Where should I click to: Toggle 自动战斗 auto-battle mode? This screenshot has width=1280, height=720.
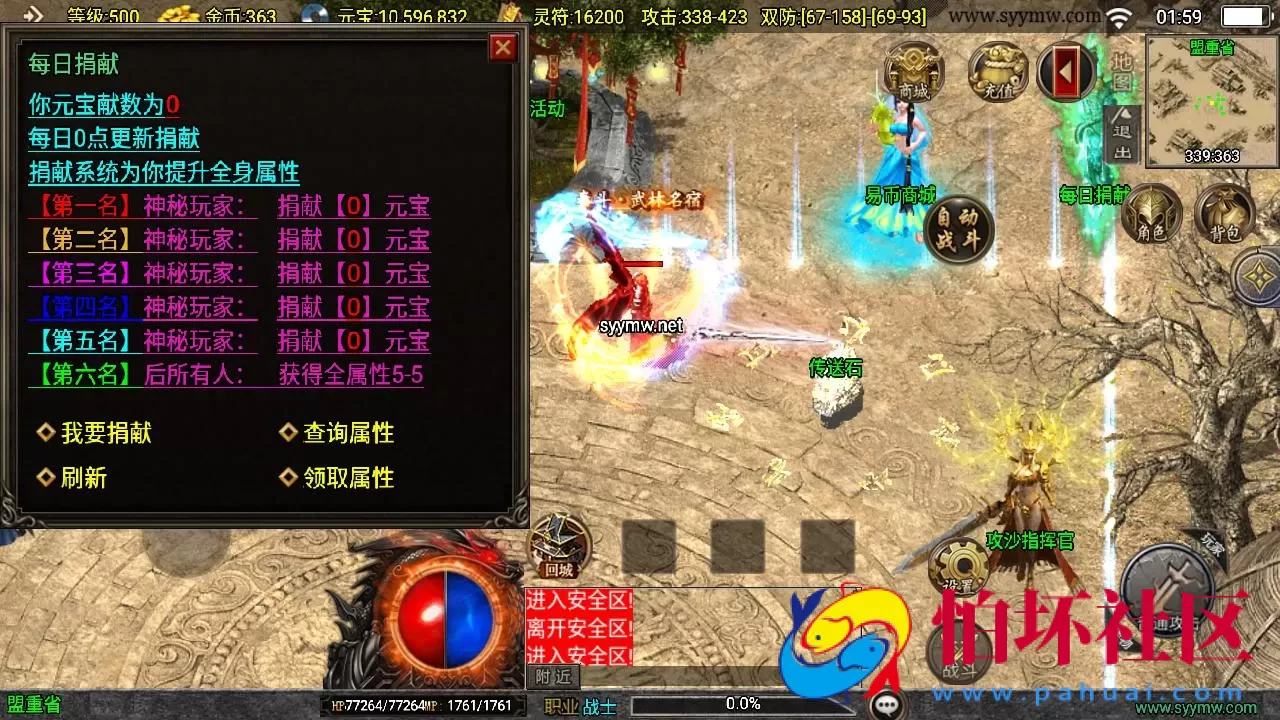(x=960, y=228)
